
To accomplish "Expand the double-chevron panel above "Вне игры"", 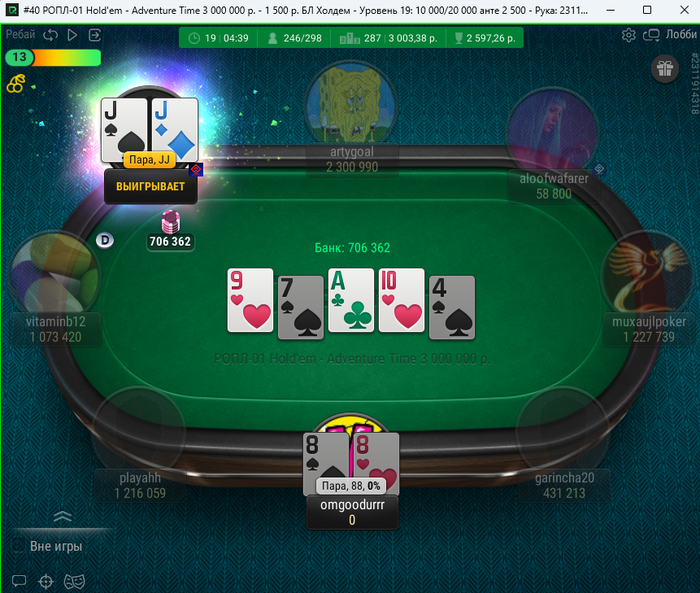I will click(62, 517).
